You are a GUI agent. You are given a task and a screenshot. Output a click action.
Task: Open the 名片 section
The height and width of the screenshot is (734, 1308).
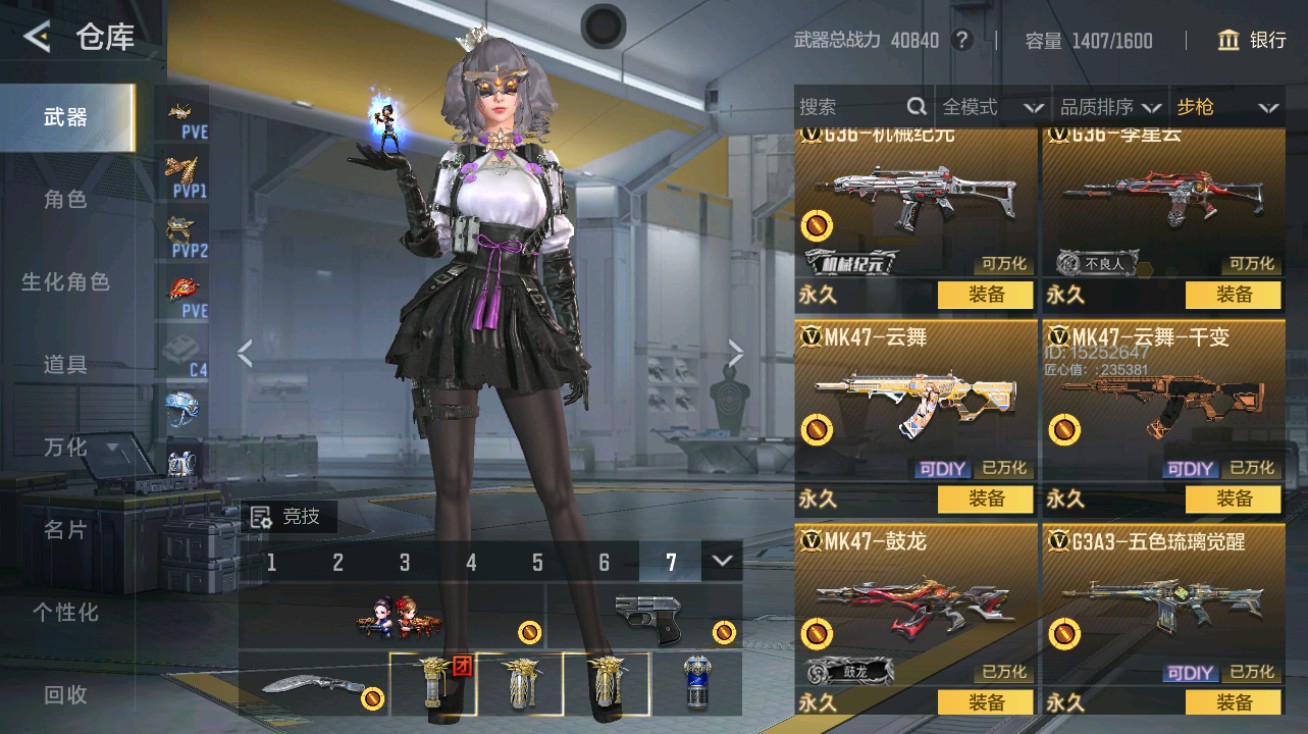point(65,530)
